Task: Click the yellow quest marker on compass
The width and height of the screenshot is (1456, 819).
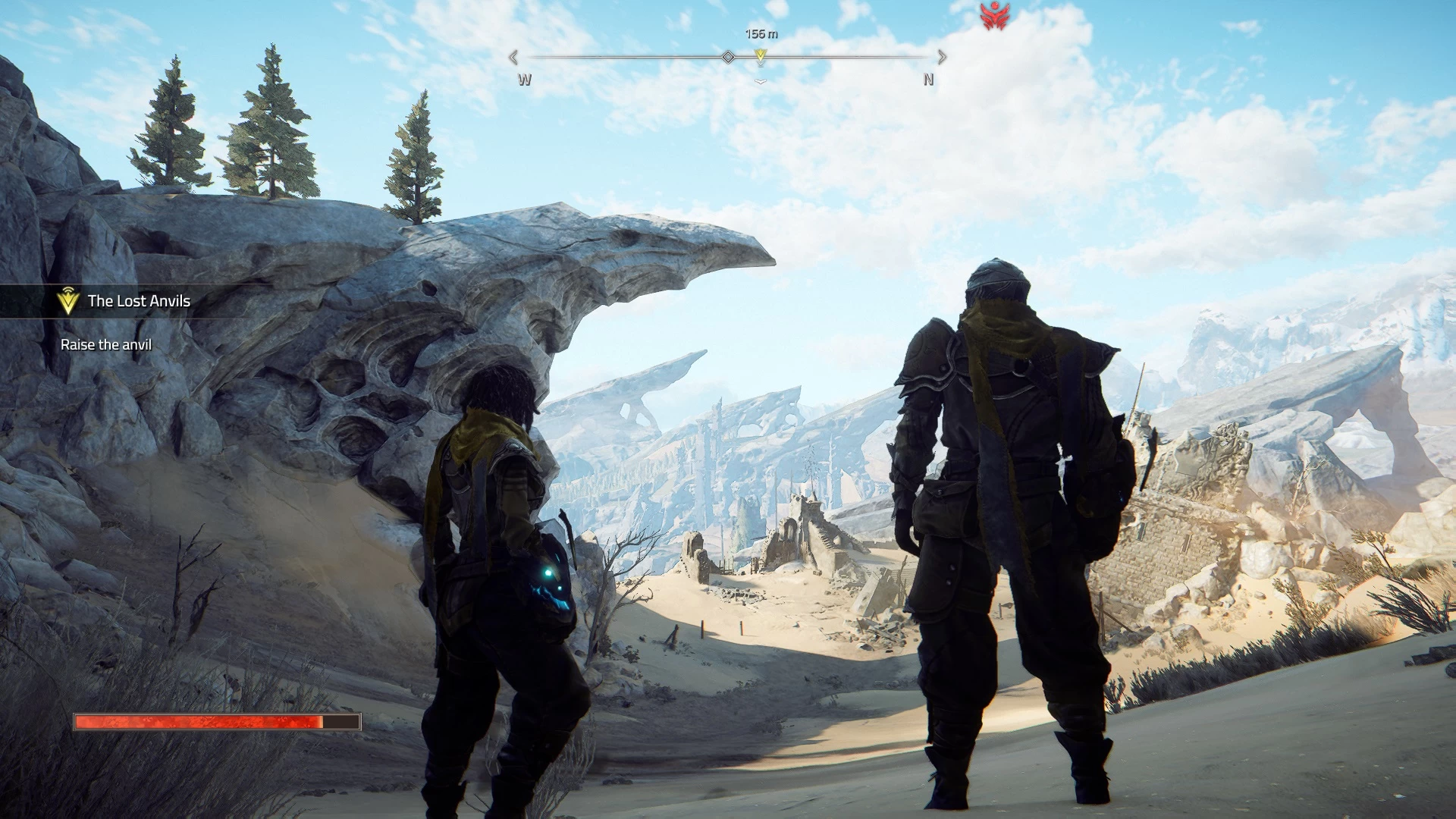Action: pos(761,55)
